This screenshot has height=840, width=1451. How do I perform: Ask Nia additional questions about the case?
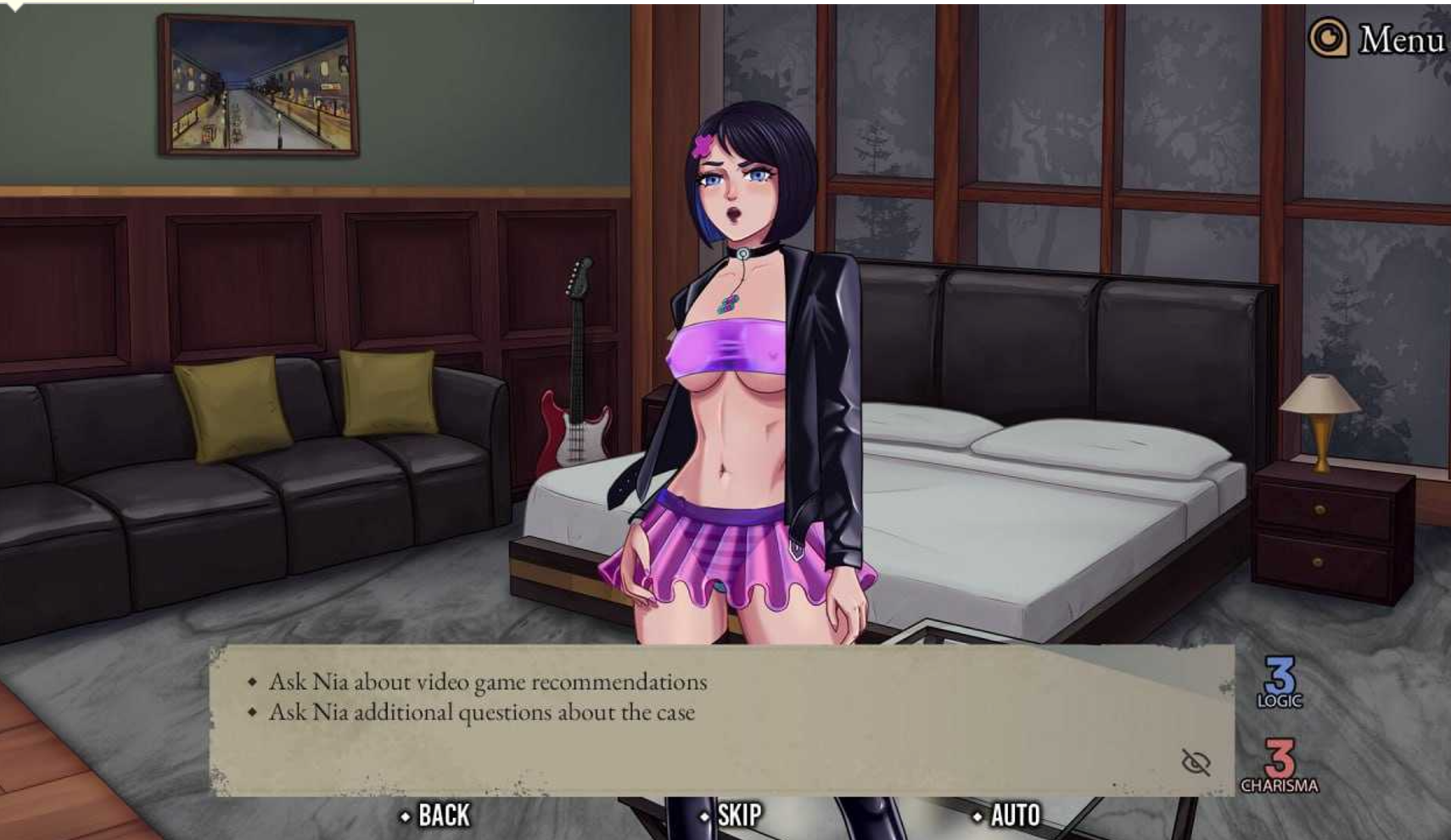click(x=481, y=713)
